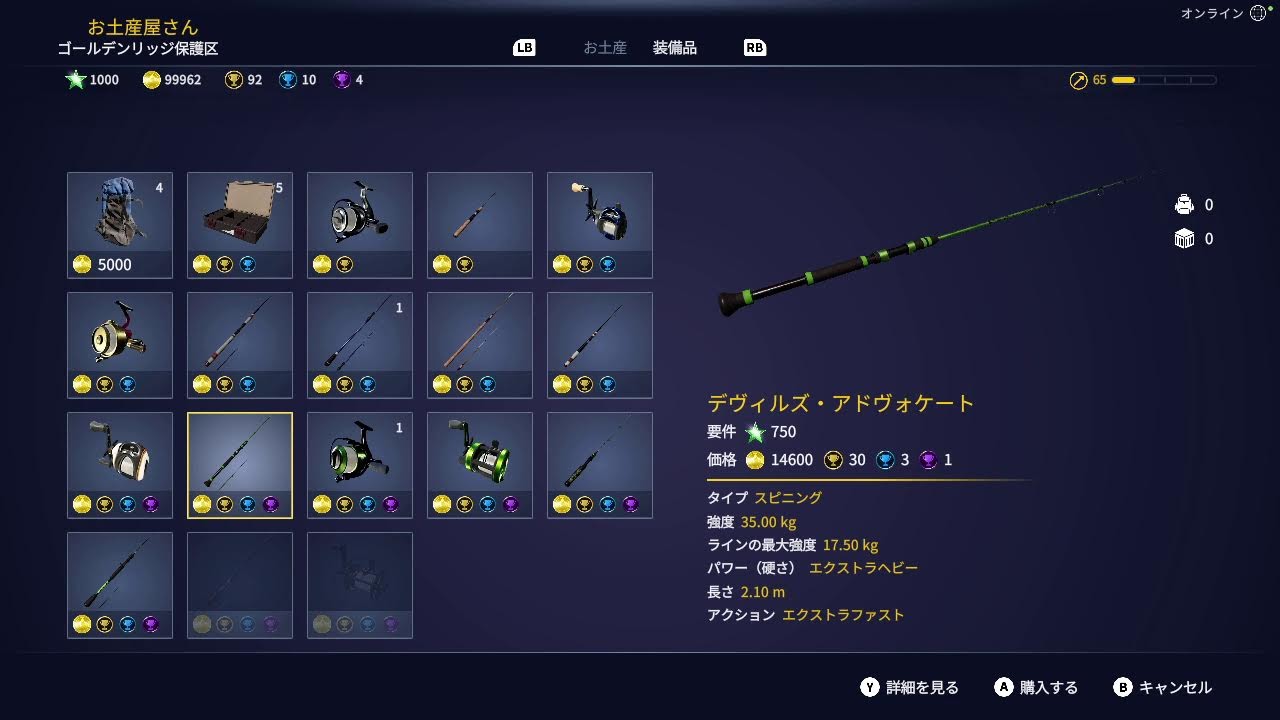Click the 詳細を見る details button
This screenshot has width=1280, height=720.
click(914, 687)
